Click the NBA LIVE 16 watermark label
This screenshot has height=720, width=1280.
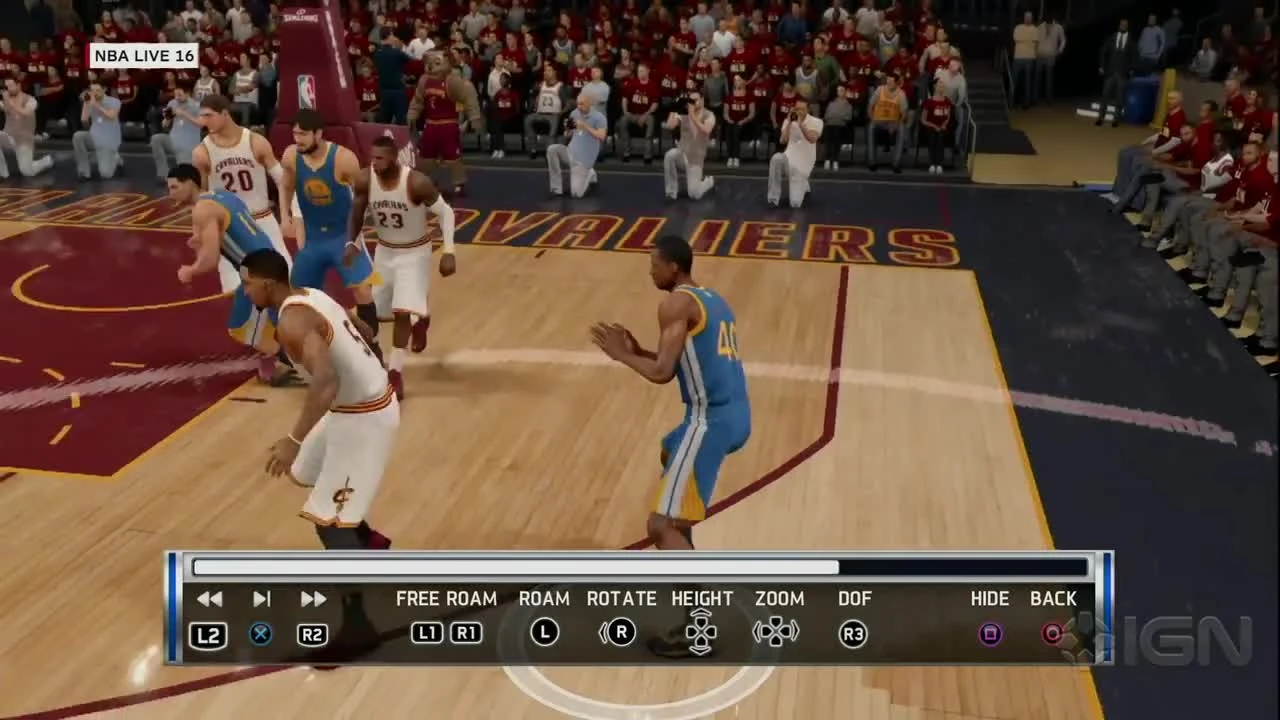pos(144,56)
